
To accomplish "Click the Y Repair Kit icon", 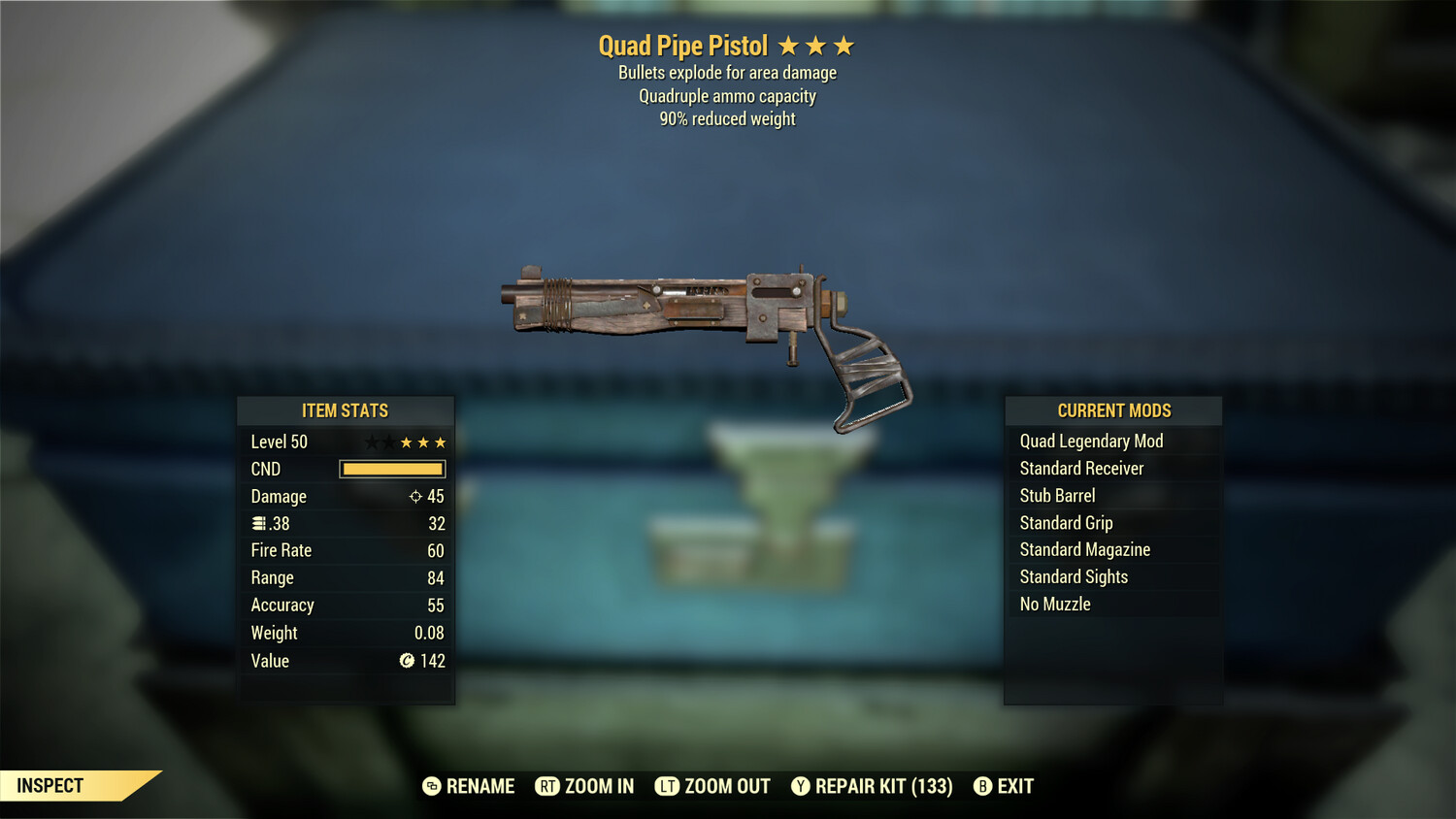I will tap(800, 786).
